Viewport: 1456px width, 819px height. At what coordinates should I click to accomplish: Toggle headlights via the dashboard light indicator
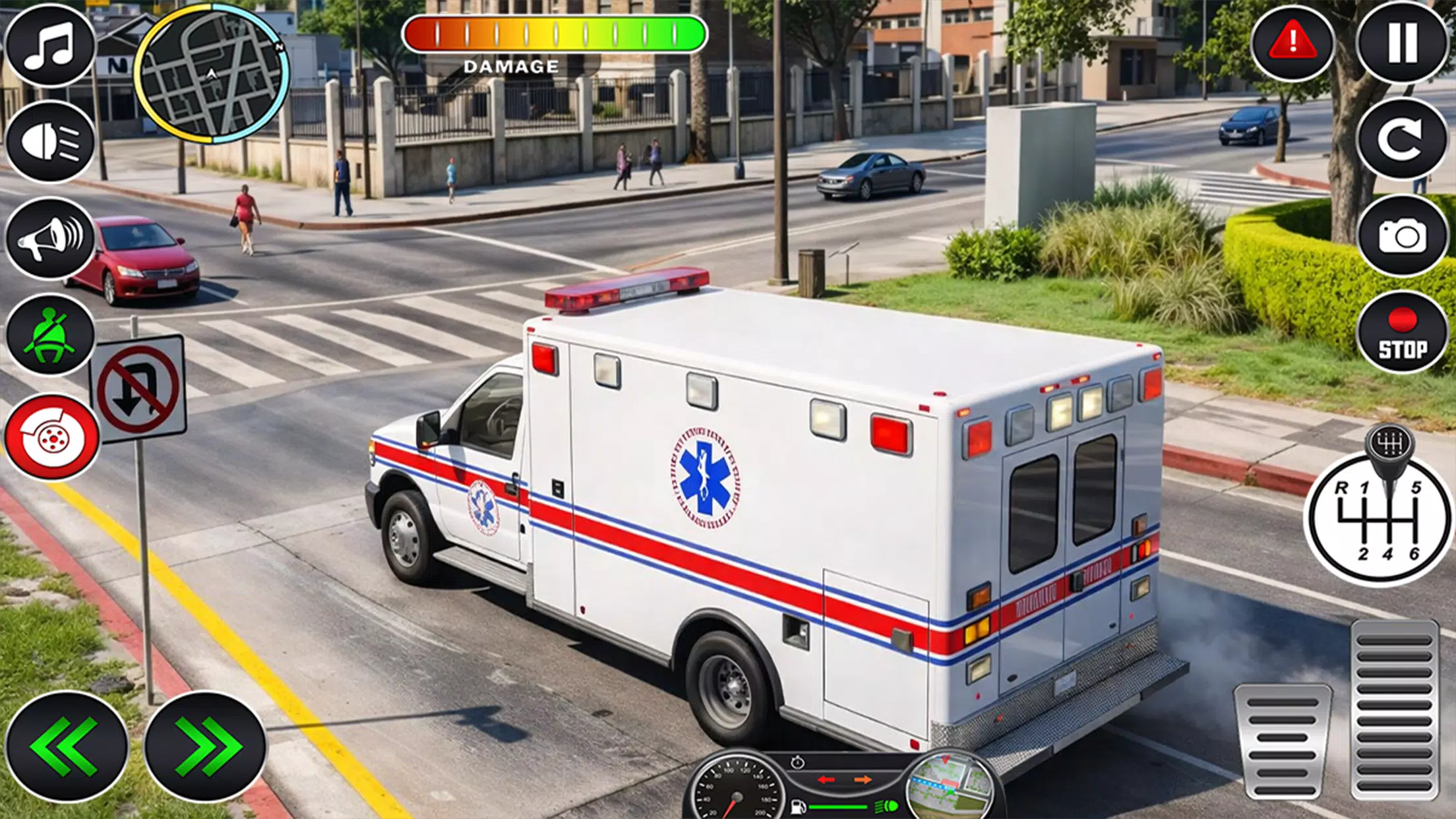(x=886, y=805)
